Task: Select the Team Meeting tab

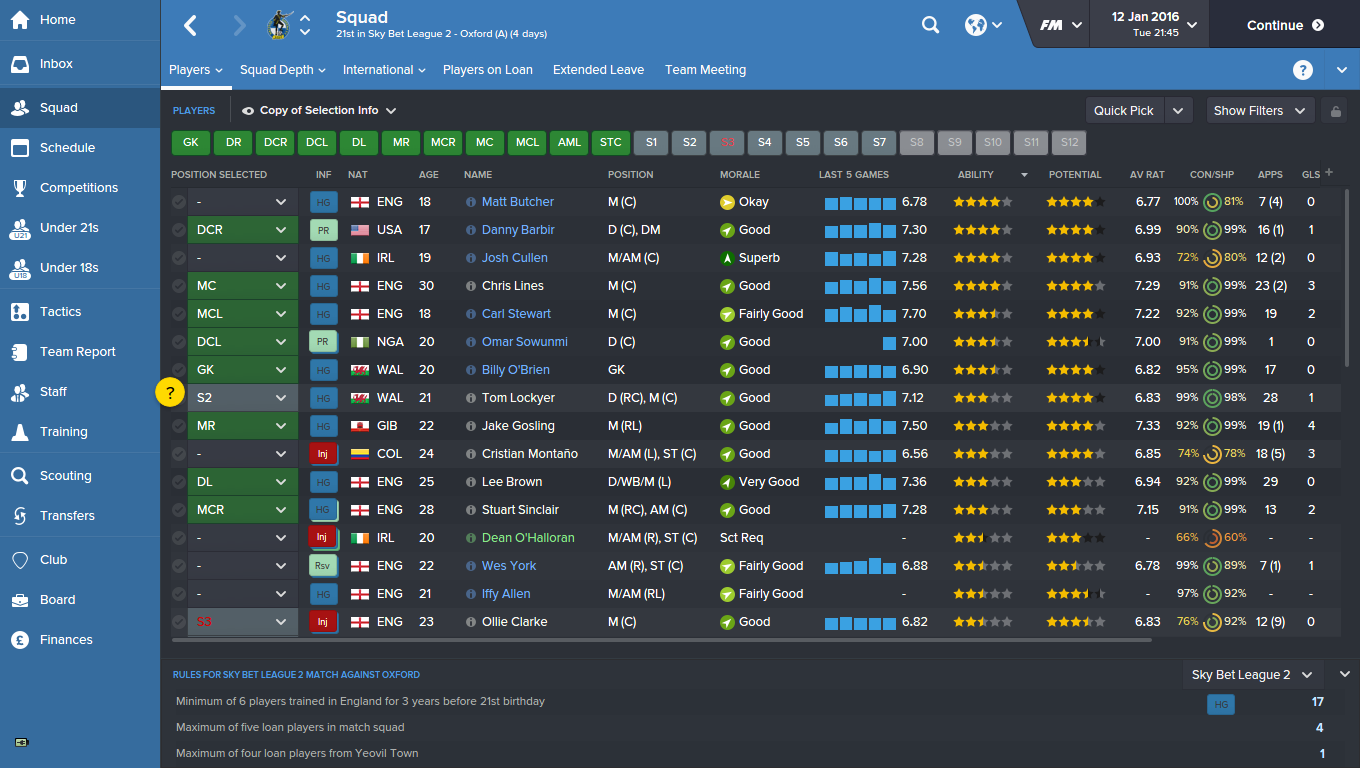Action: click(x=705, y=70)
